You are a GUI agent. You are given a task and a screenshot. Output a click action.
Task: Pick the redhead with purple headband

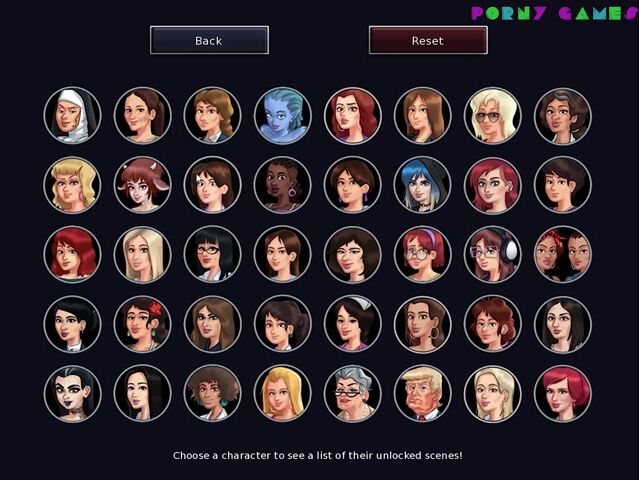pyautogui.click(x=422, y=254)
